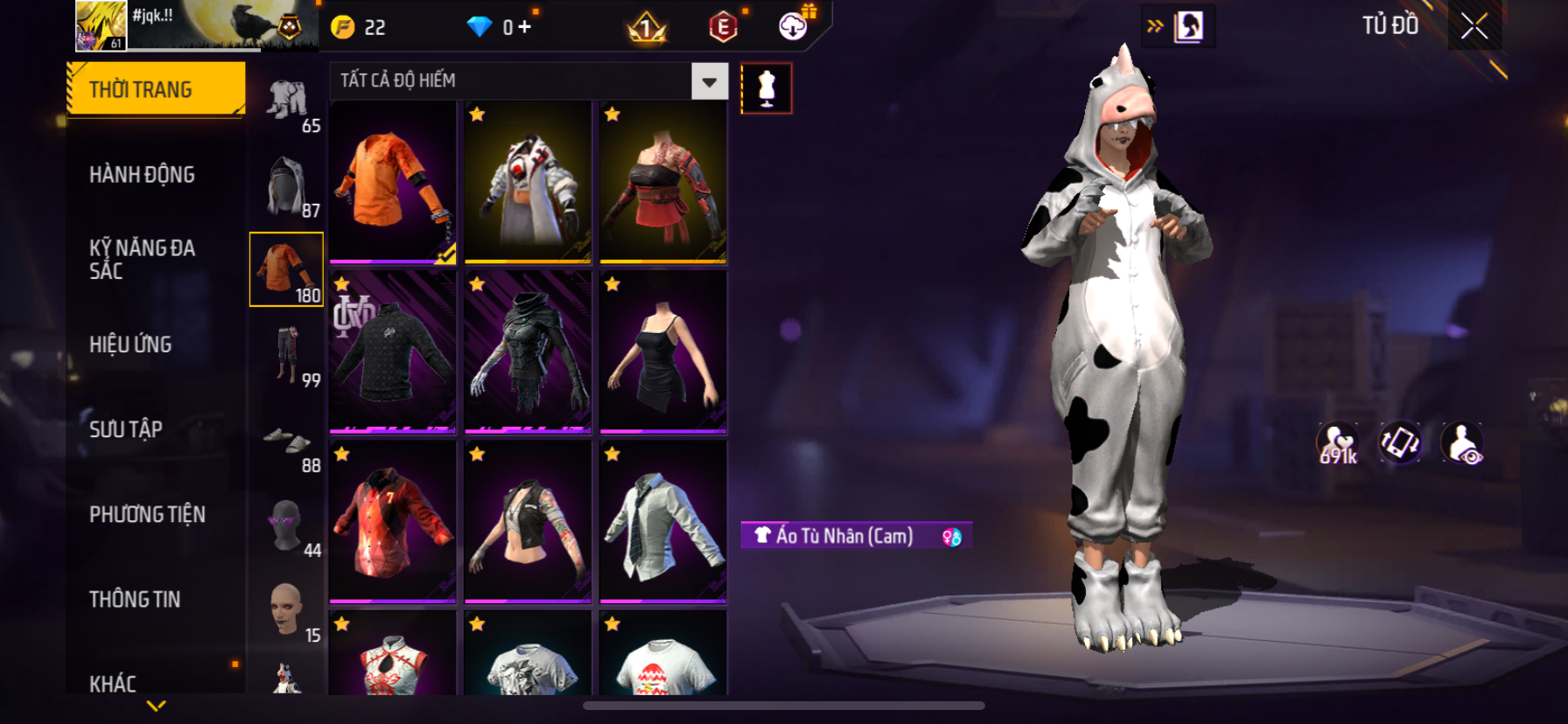Equip the white shirt with necktie
The image size is (1568, 724).
[663, 521]
